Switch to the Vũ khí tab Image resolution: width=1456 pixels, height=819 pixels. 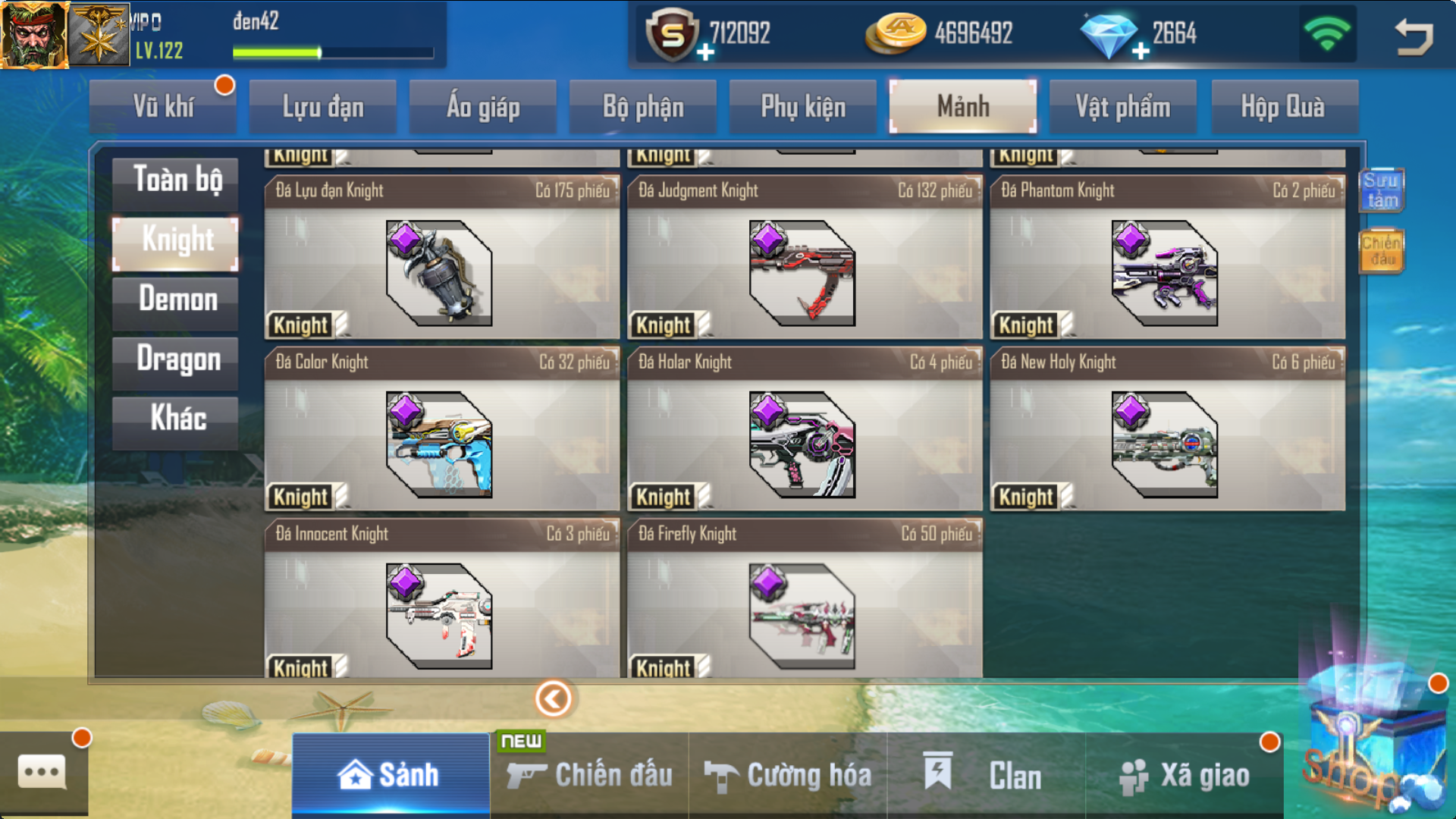163,107
